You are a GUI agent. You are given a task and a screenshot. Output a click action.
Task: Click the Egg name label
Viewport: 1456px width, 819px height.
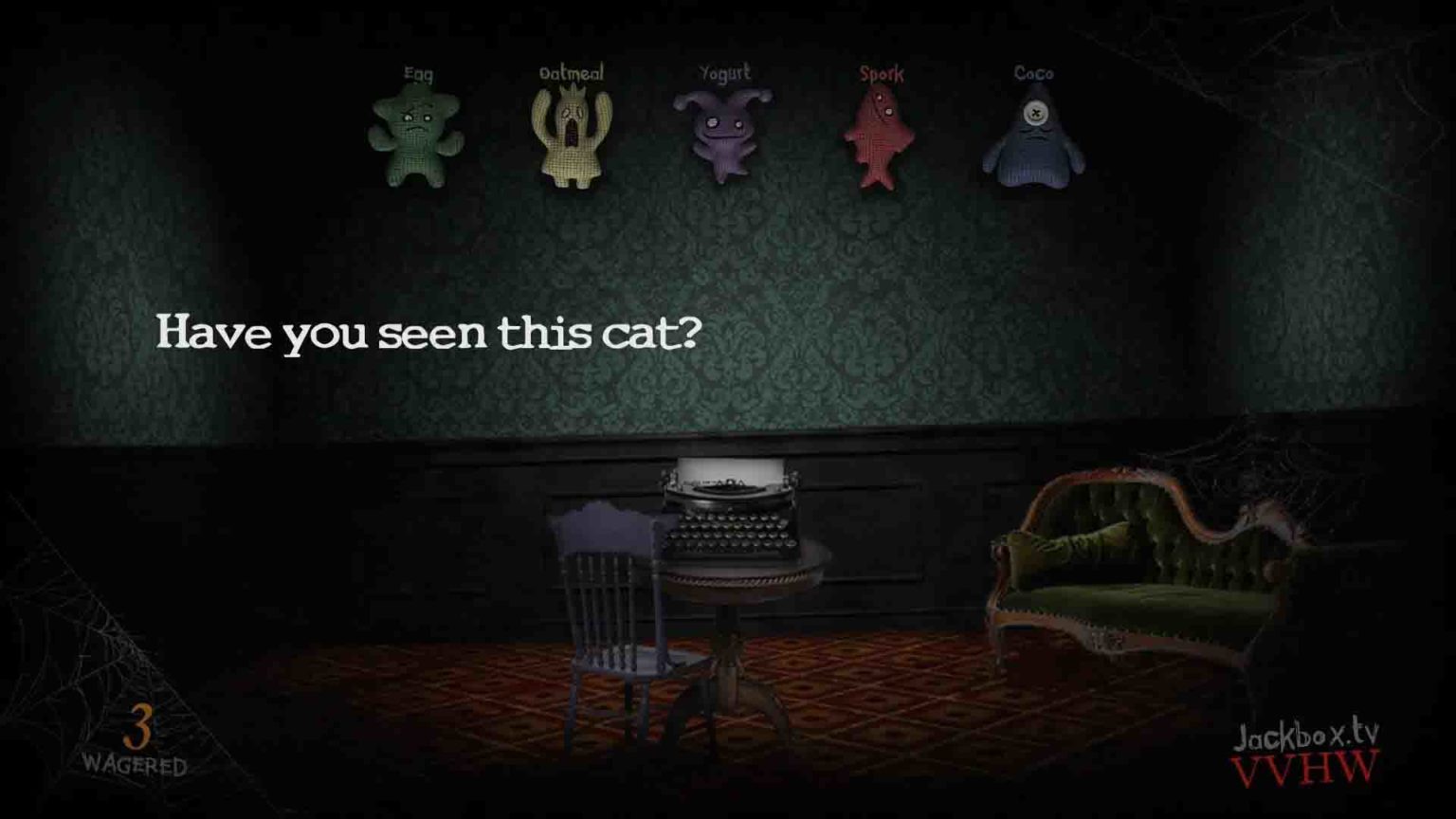click(417, 72)
